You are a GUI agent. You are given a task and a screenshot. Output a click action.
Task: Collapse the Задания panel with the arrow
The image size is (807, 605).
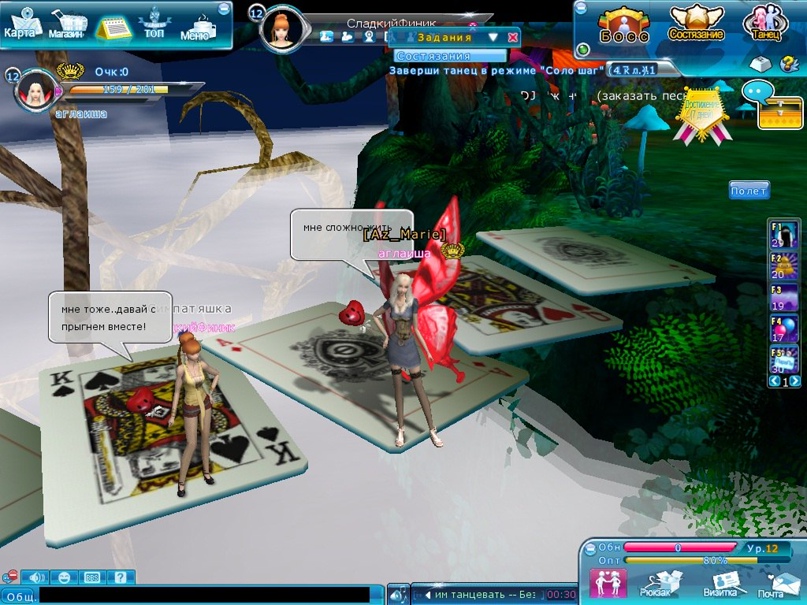(492, 37)
